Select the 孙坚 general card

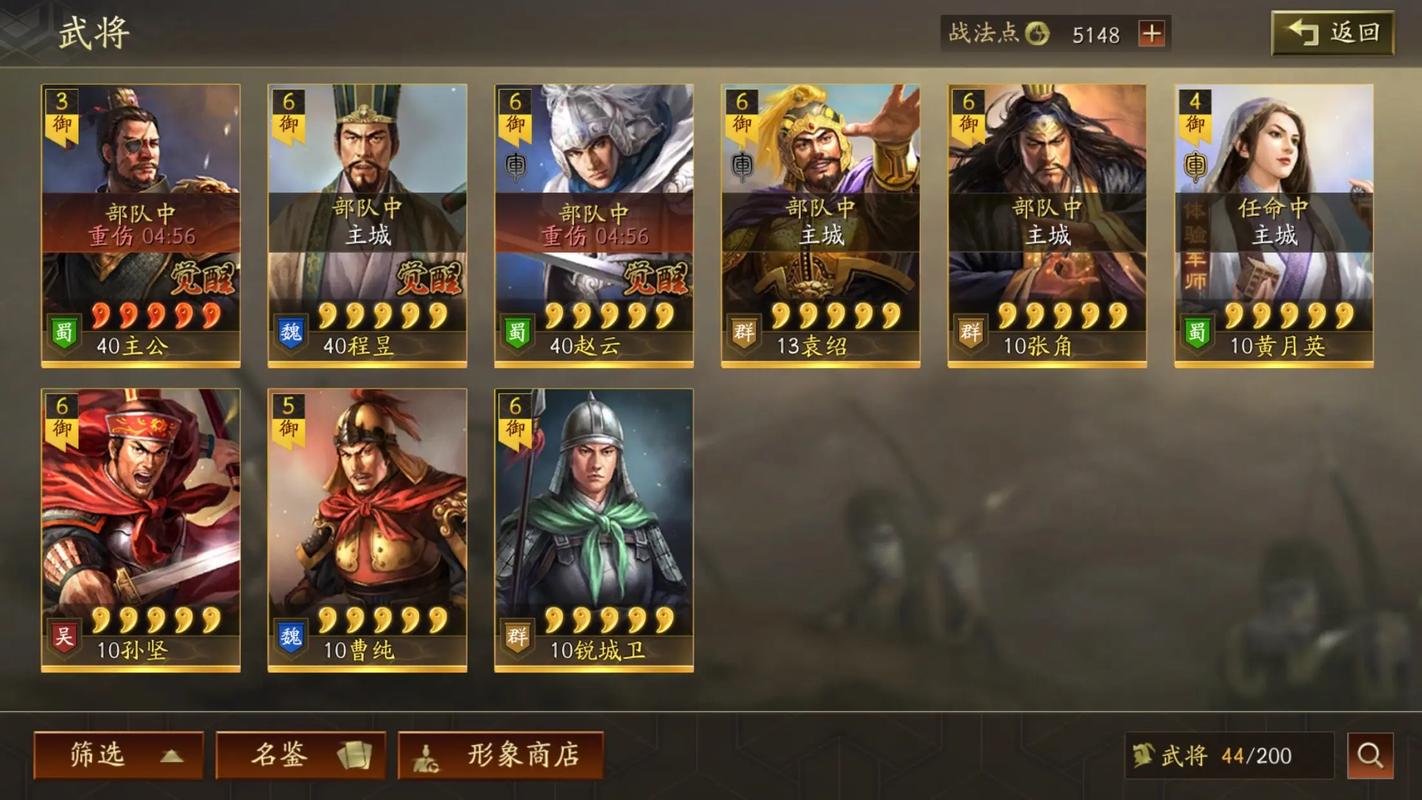[140, 530]
